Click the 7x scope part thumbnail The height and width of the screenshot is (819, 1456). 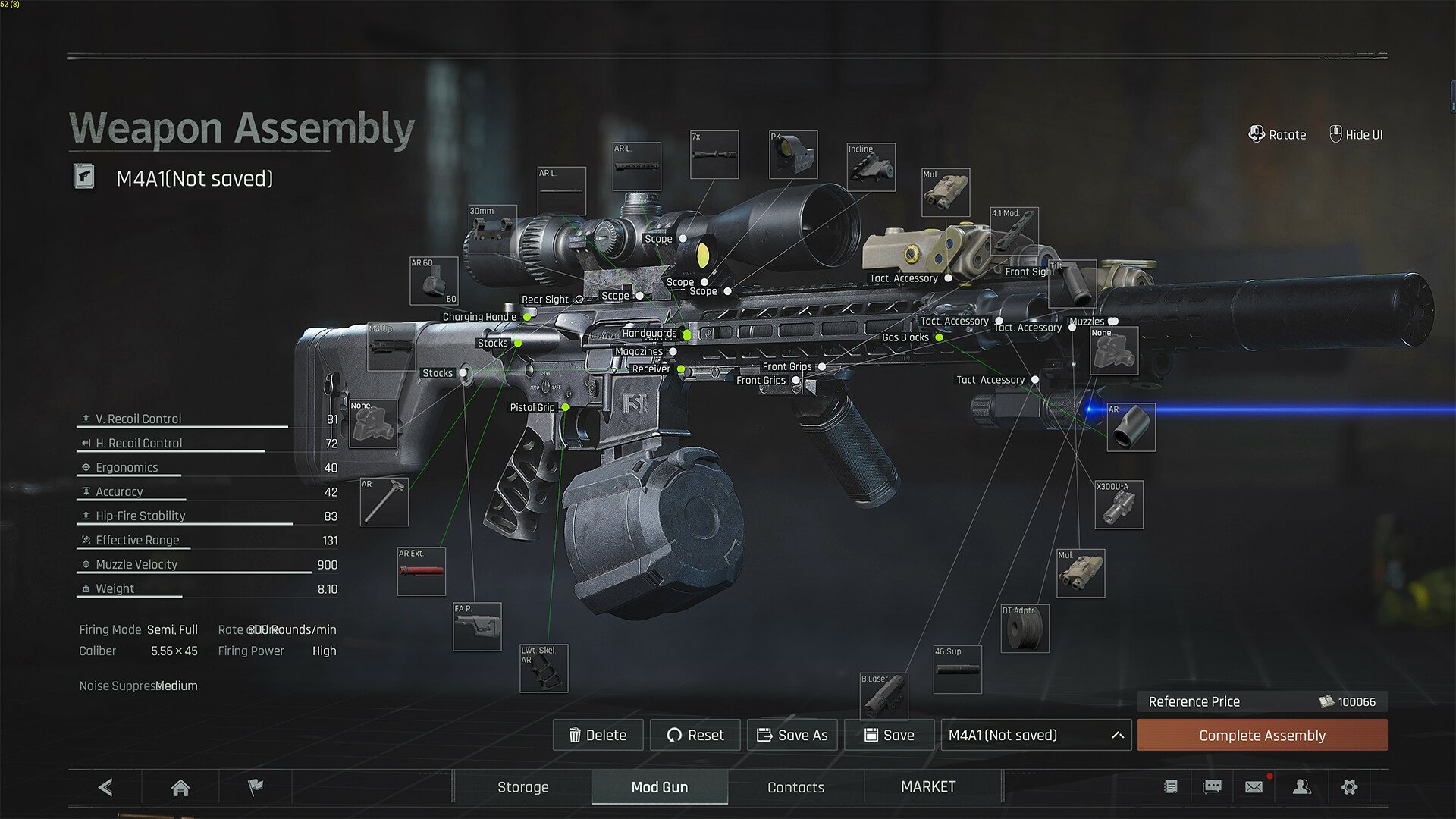pos(714,155)
